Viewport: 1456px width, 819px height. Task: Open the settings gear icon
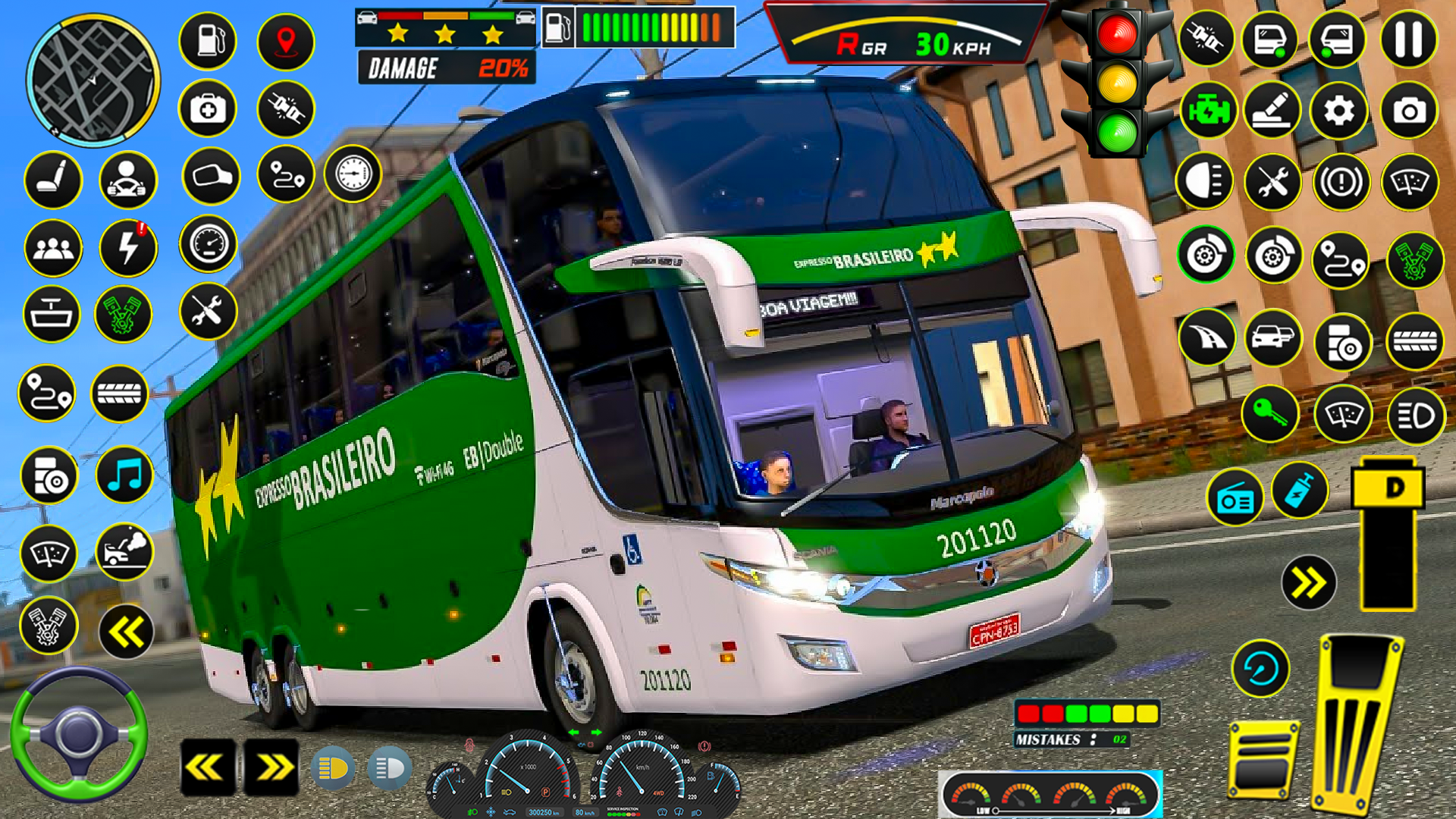tap(1339, 111)
